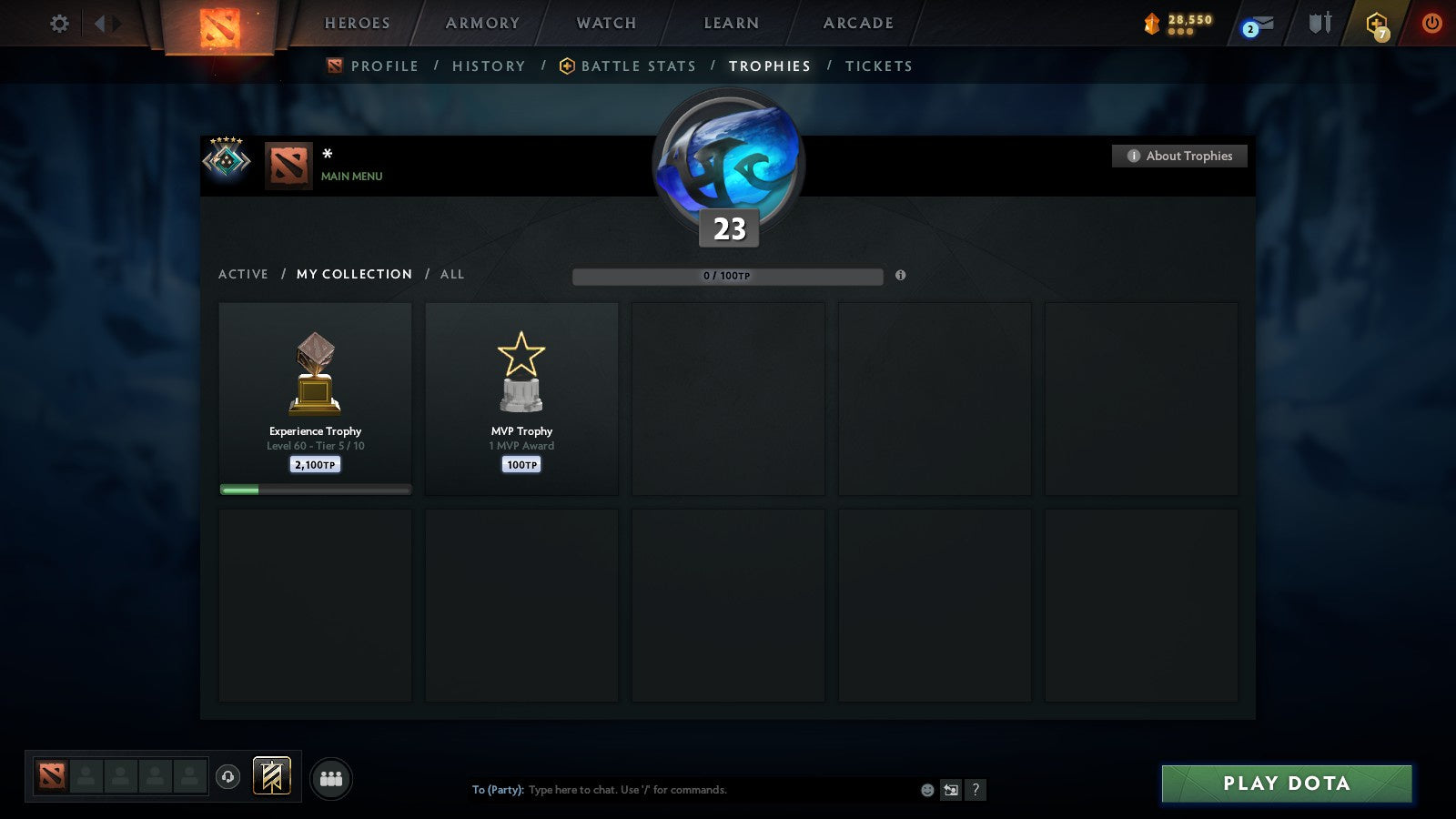
Task: Click the emoticon smiley in the chat bar
Action: pyautogui.click(x=926, y=790)
